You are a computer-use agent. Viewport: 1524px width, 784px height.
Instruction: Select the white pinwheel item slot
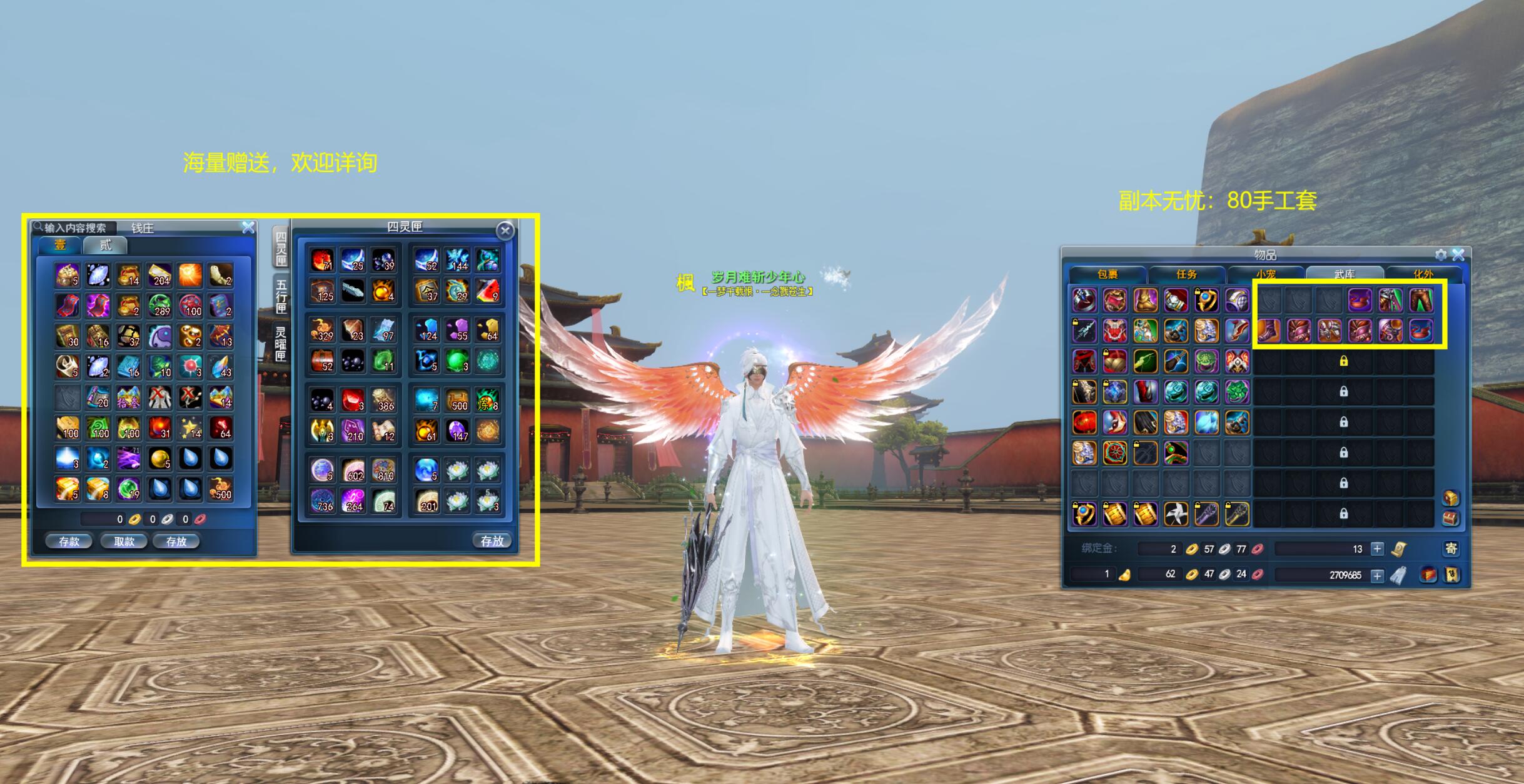tap(1176, 514)
